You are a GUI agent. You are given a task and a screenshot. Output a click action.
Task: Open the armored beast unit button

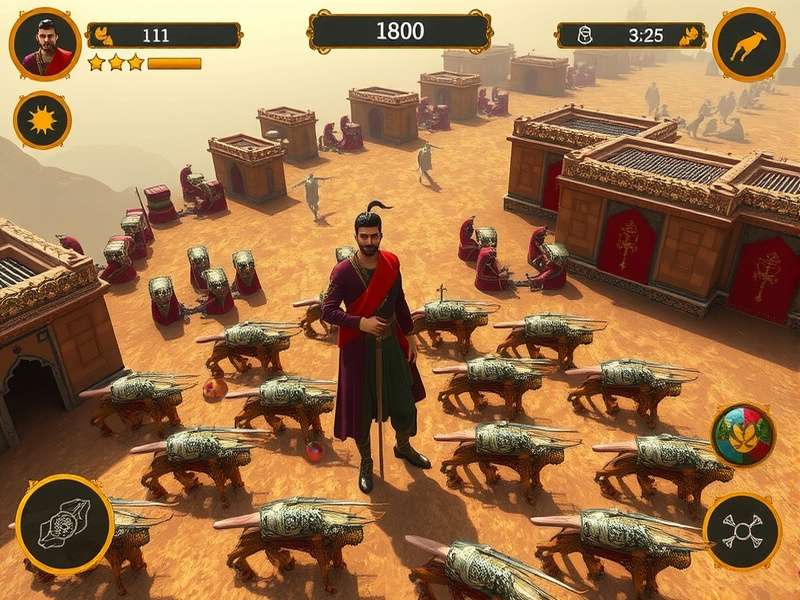(x=64, y=525)
